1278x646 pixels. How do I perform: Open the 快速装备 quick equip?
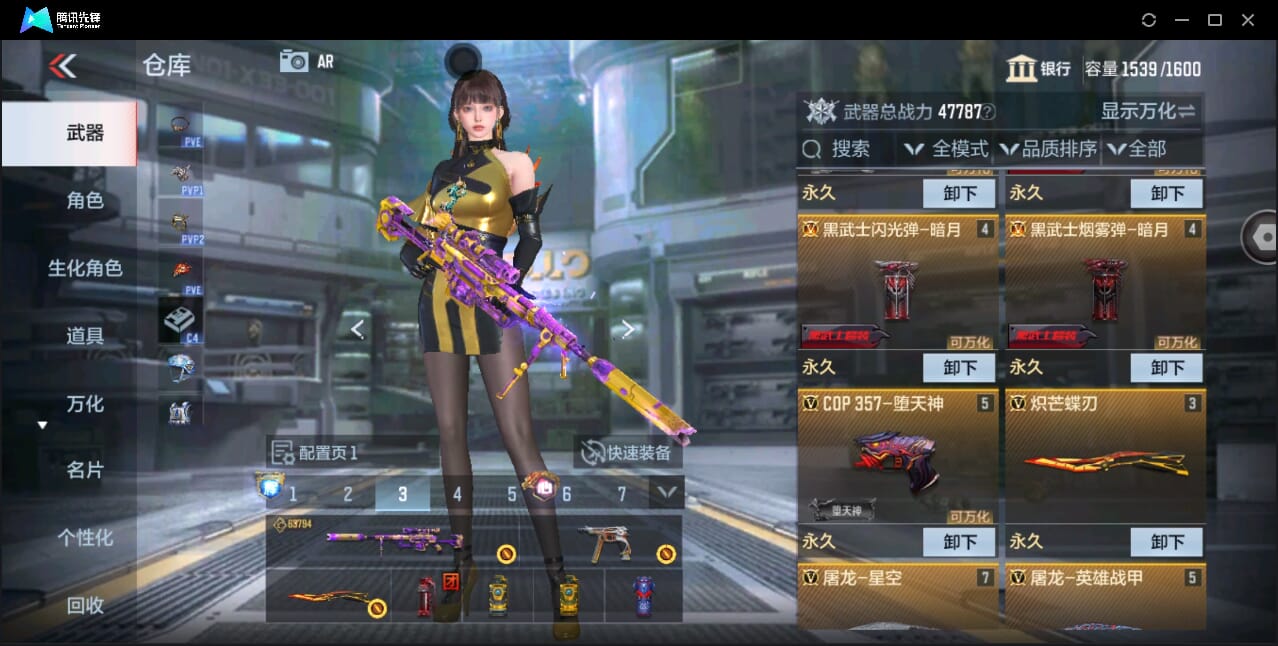pyautogui.click(x=628, y=453)
